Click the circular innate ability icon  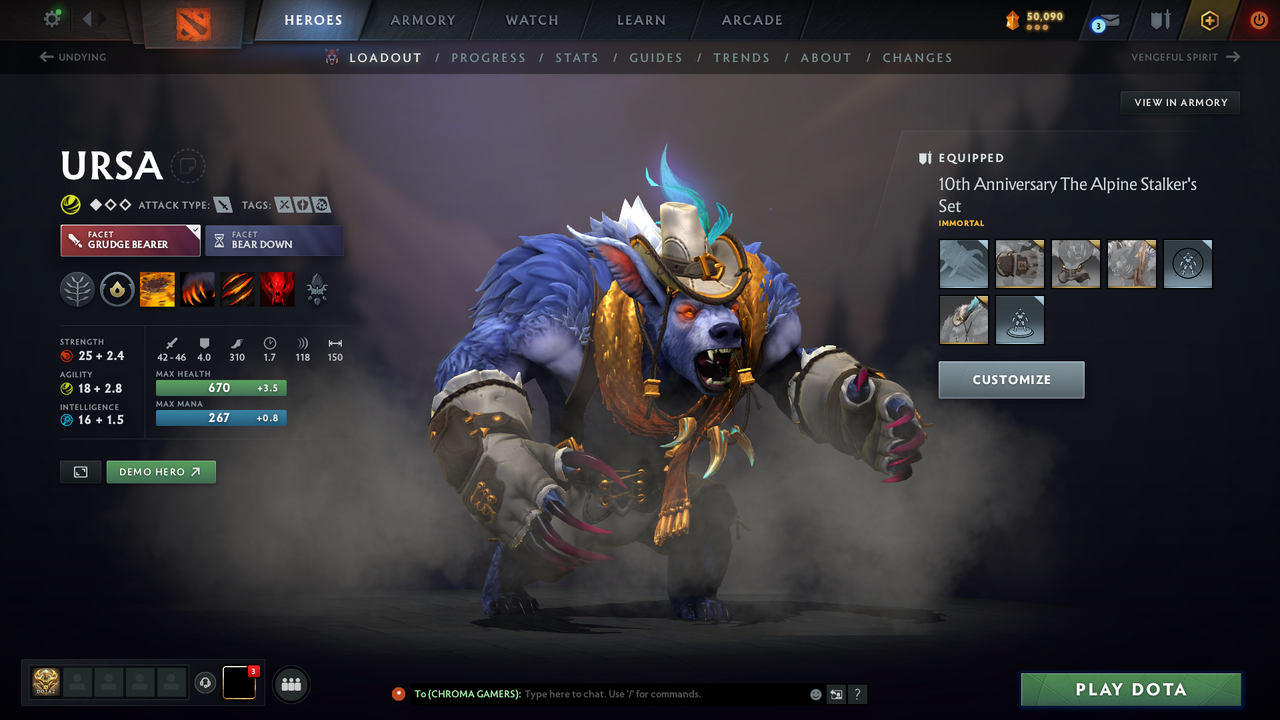(x=117, y=289)
